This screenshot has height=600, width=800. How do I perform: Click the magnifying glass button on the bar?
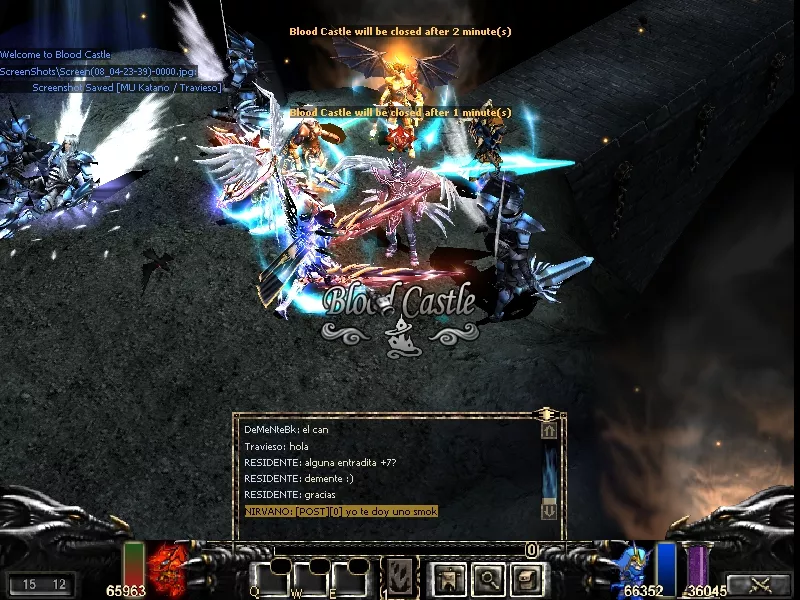[x=488, y=578]
